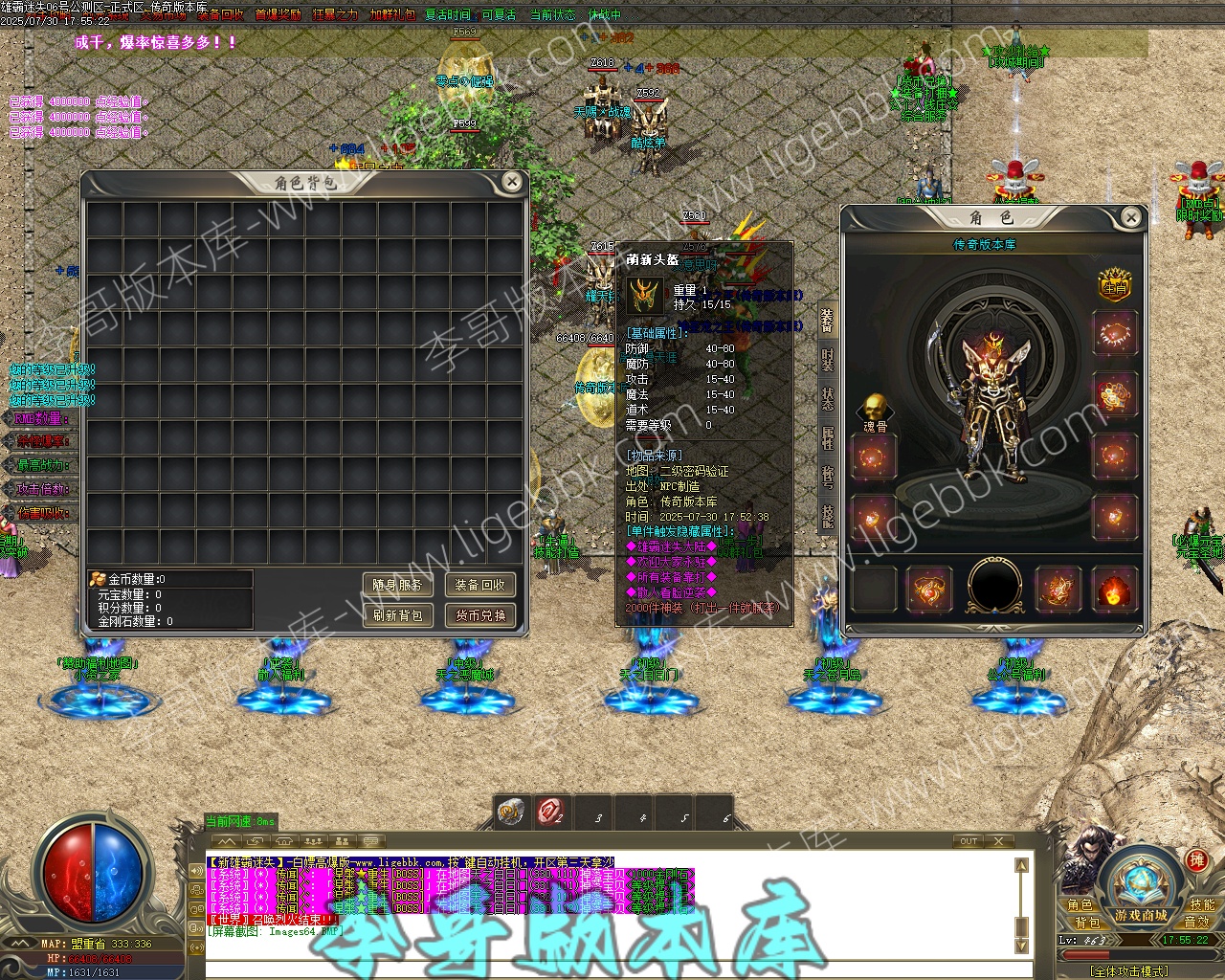
Task: Open 随身服务 portable services
Action: [398, 585]
